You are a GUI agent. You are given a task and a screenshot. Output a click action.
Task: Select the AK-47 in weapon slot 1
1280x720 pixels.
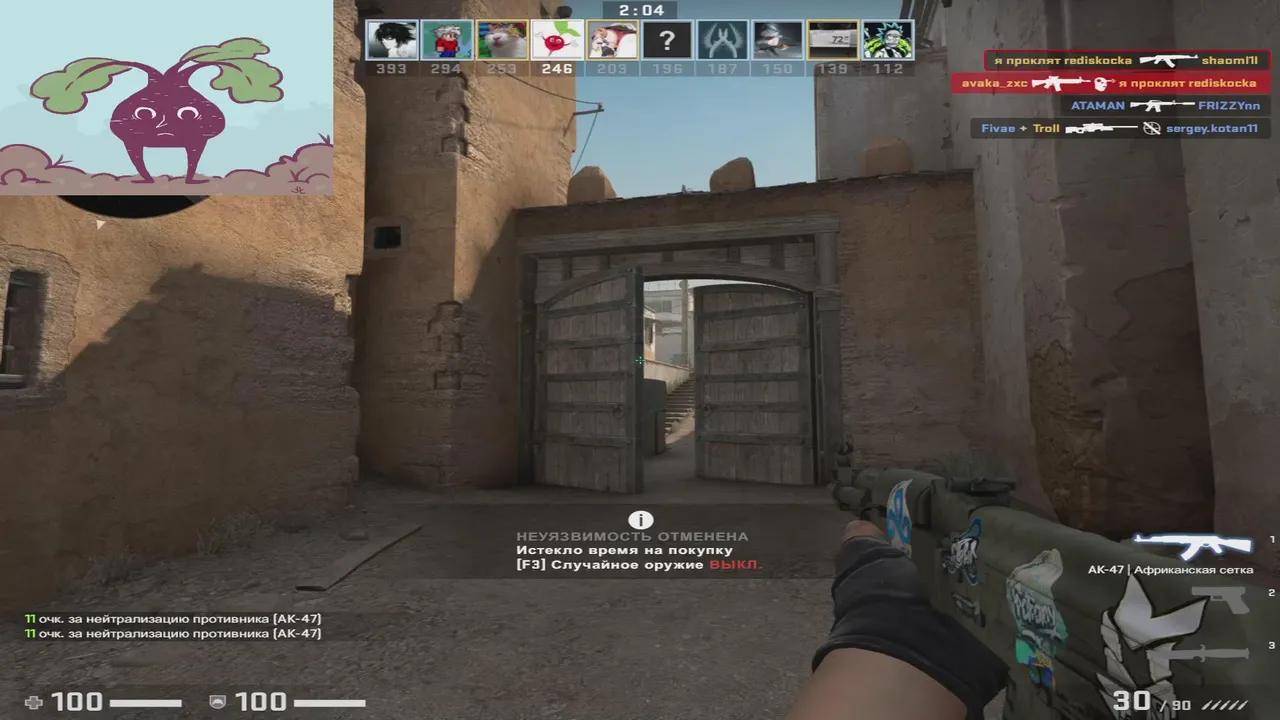tap(1191, 546)
